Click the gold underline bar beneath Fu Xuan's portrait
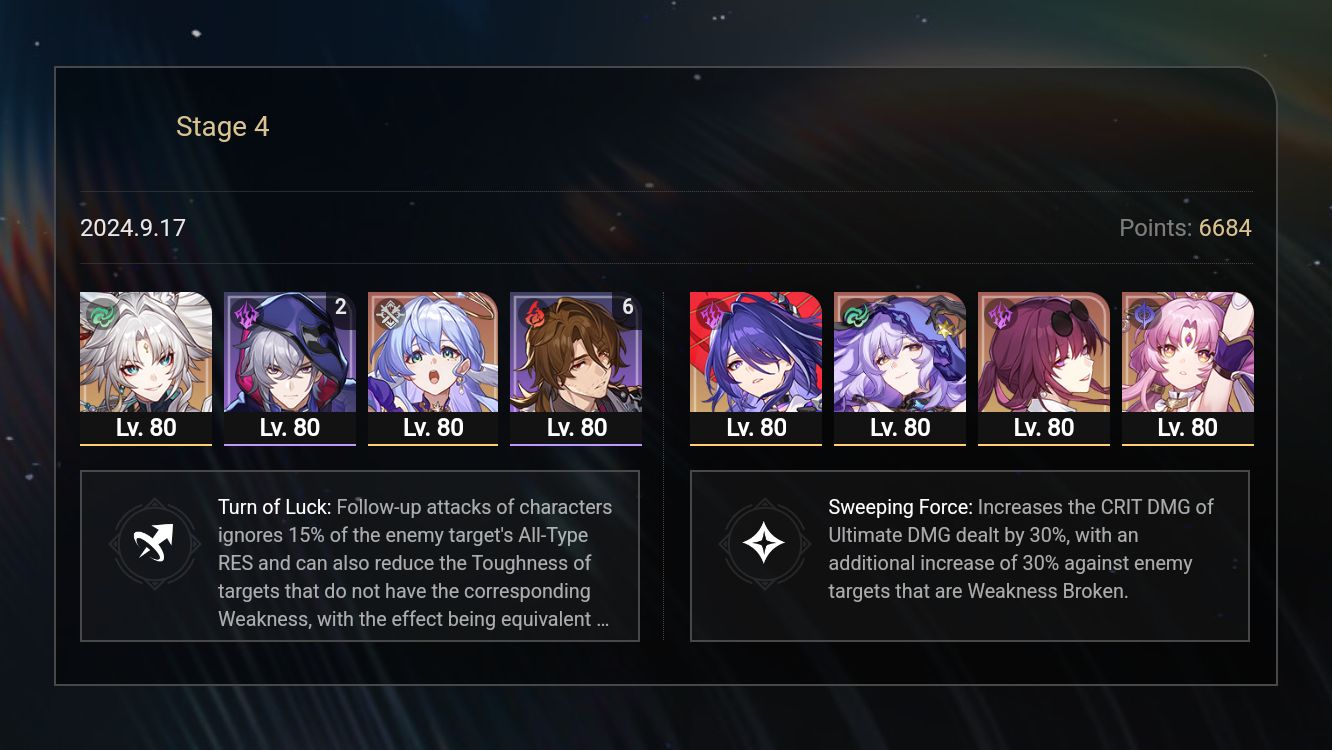This screenshot has width=1332, height=750. tap(1188, 446)
